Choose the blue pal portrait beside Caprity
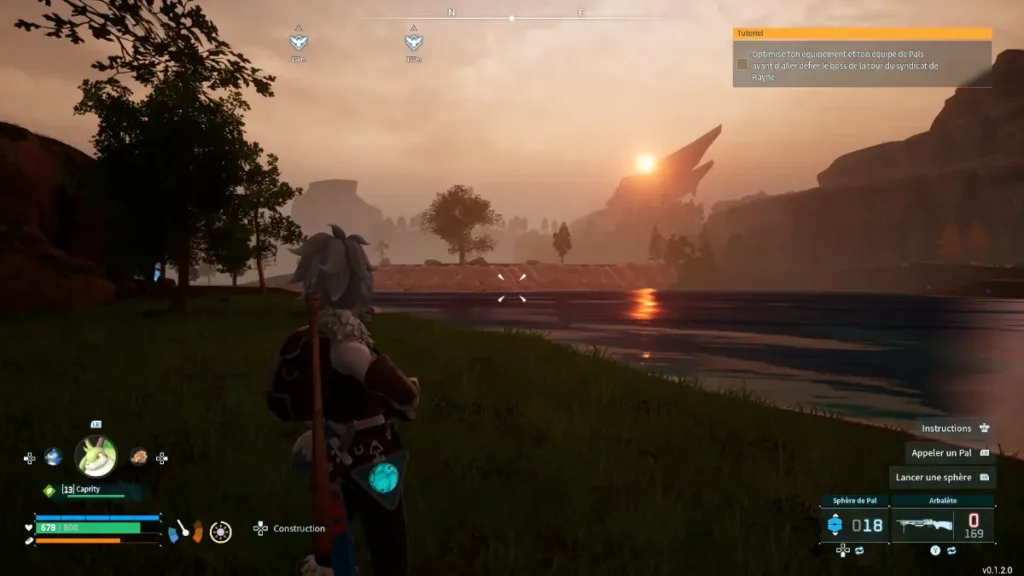 pos(53,457)
